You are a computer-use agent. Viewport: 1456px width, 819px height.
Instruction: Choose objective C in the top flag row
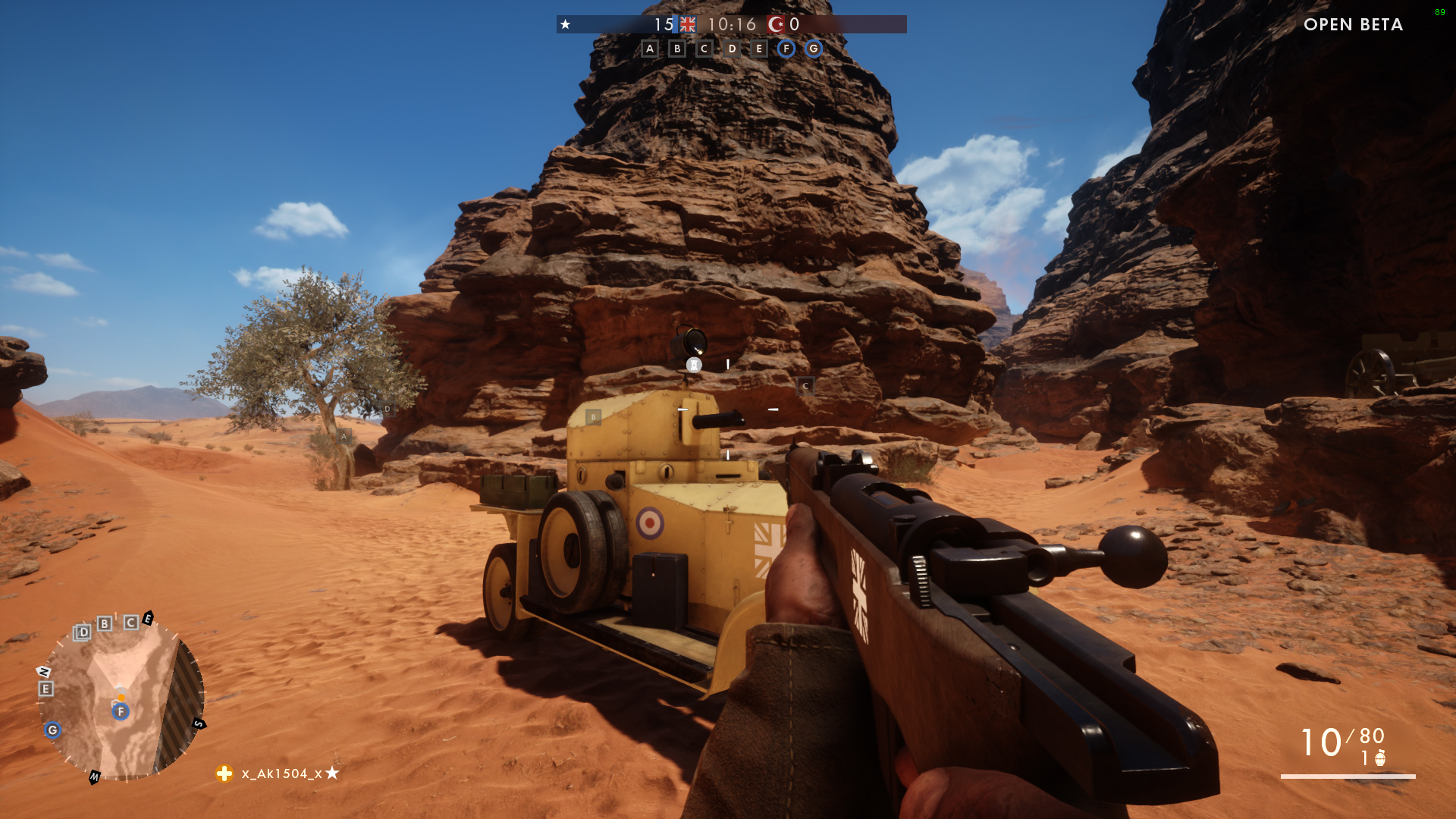point(704,49)
